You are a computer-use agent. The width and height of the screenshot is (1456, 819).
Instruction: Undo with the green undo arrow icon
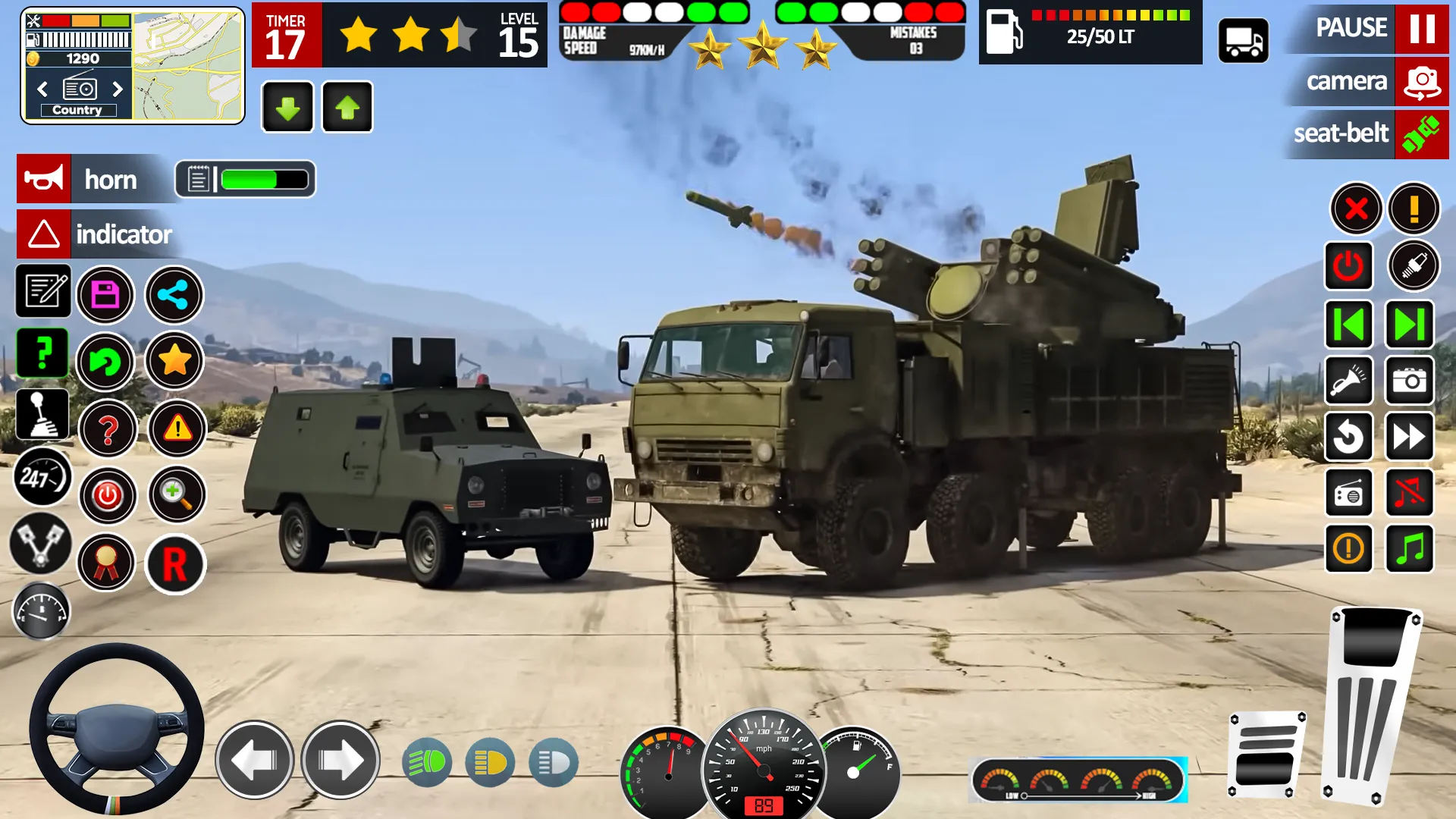coord(106,362)
